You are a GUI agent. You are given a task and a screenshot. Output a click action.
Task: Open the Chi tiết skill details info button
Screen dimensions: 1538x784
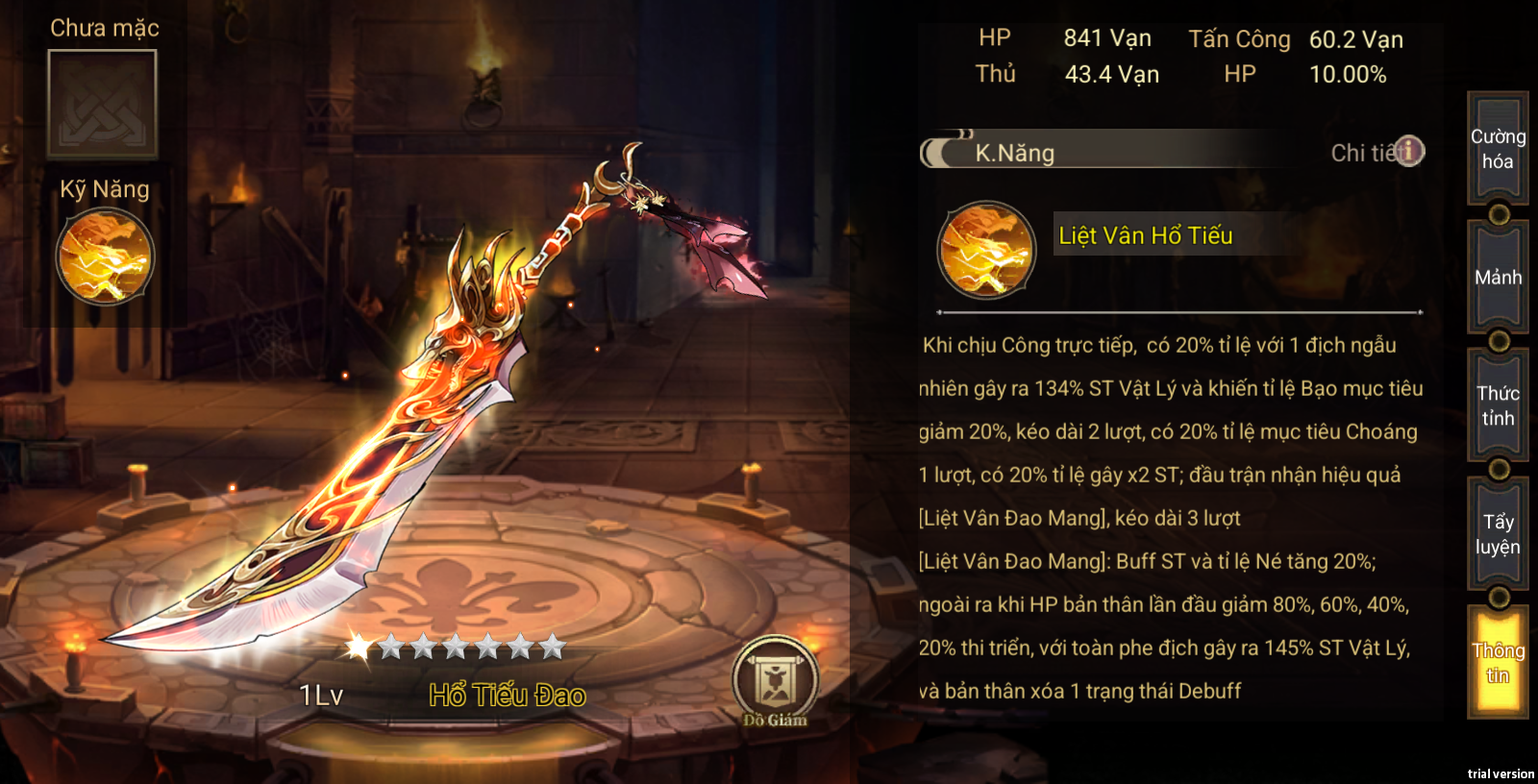pyautogui.click(x=1408, y=151)
